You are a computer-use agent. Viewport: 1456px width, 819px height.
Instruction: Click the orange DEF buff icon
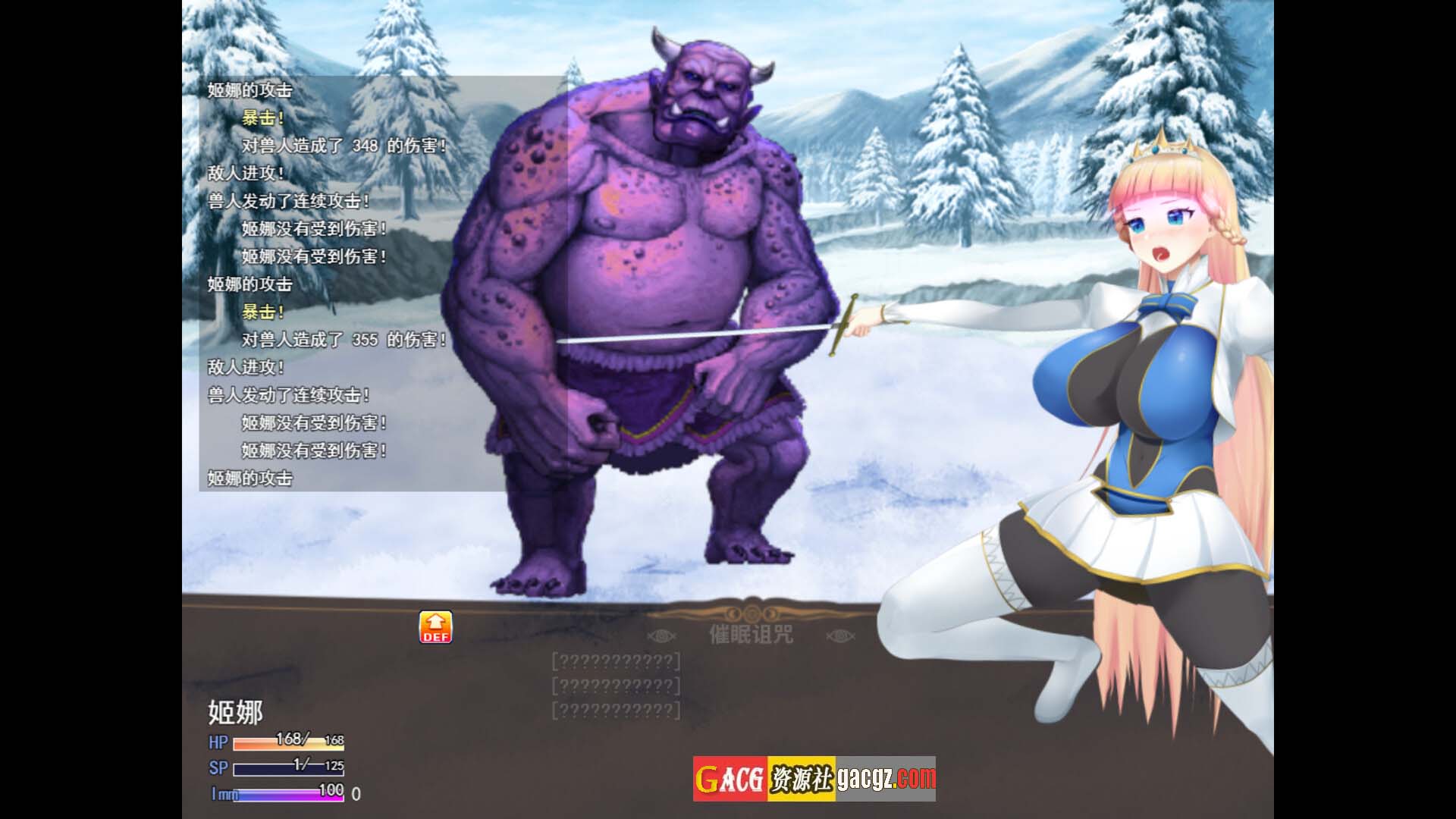pyautogui.click(x=435, y=627)
